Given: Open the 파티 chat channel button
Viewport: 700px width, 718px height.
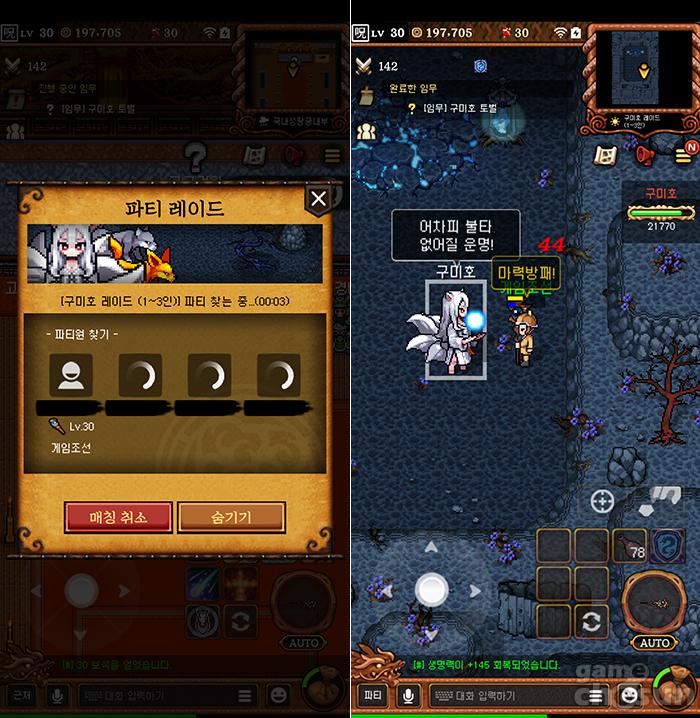Looking at the screenshot, I should tap(373, 694).
